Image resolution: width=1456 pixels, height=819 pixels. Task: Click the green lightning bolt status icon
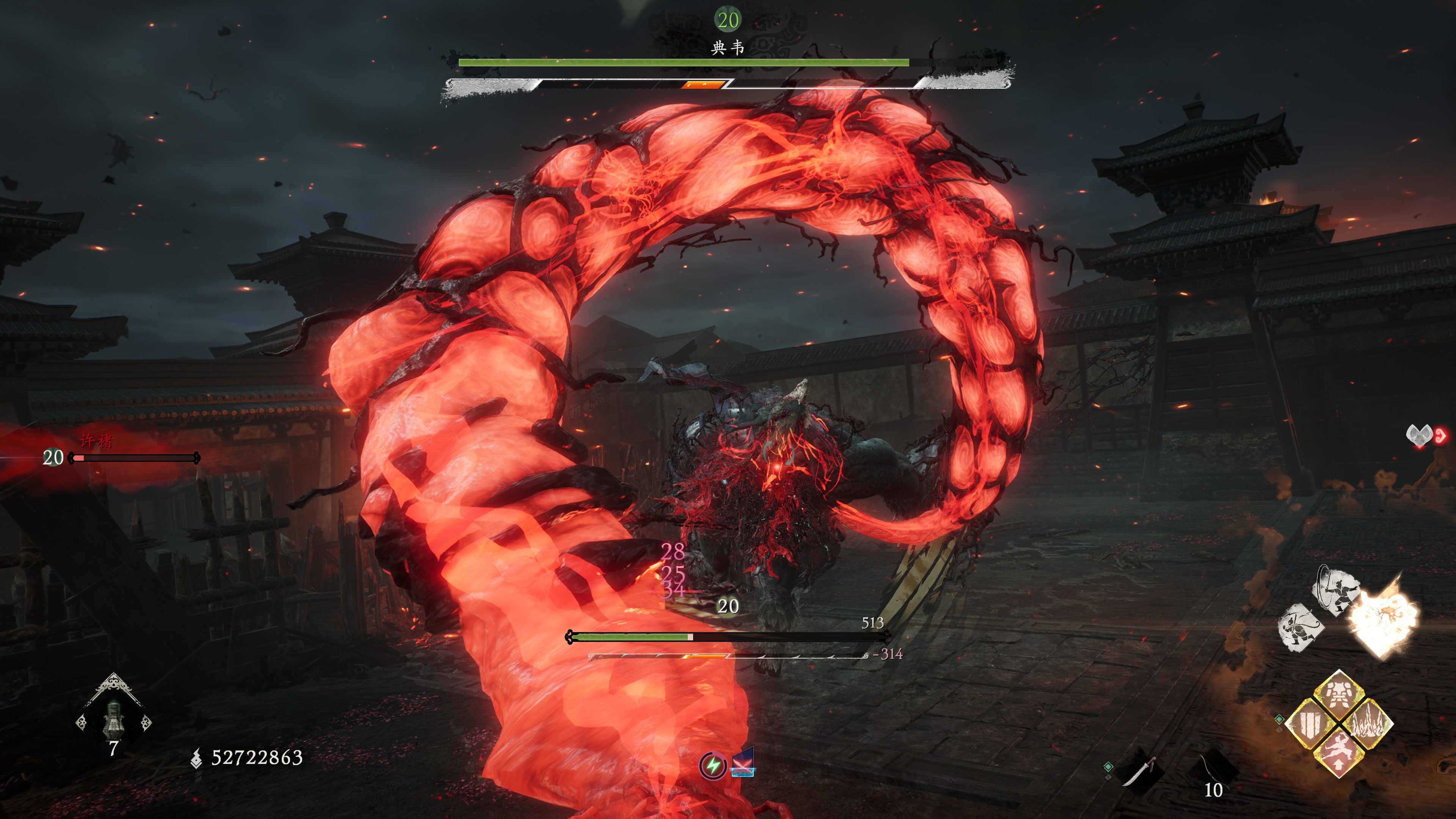(x=713, y=766)
